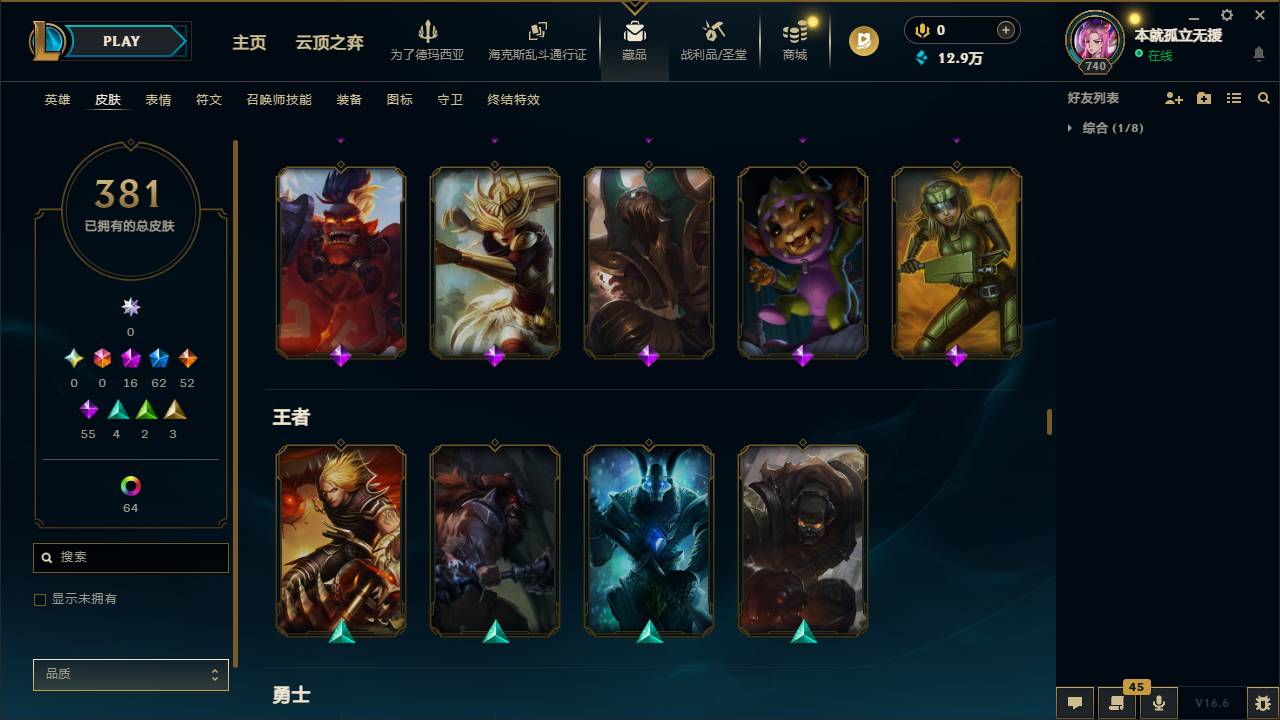Open friend list display options list icon
1280x720 pixels.
1233,97
